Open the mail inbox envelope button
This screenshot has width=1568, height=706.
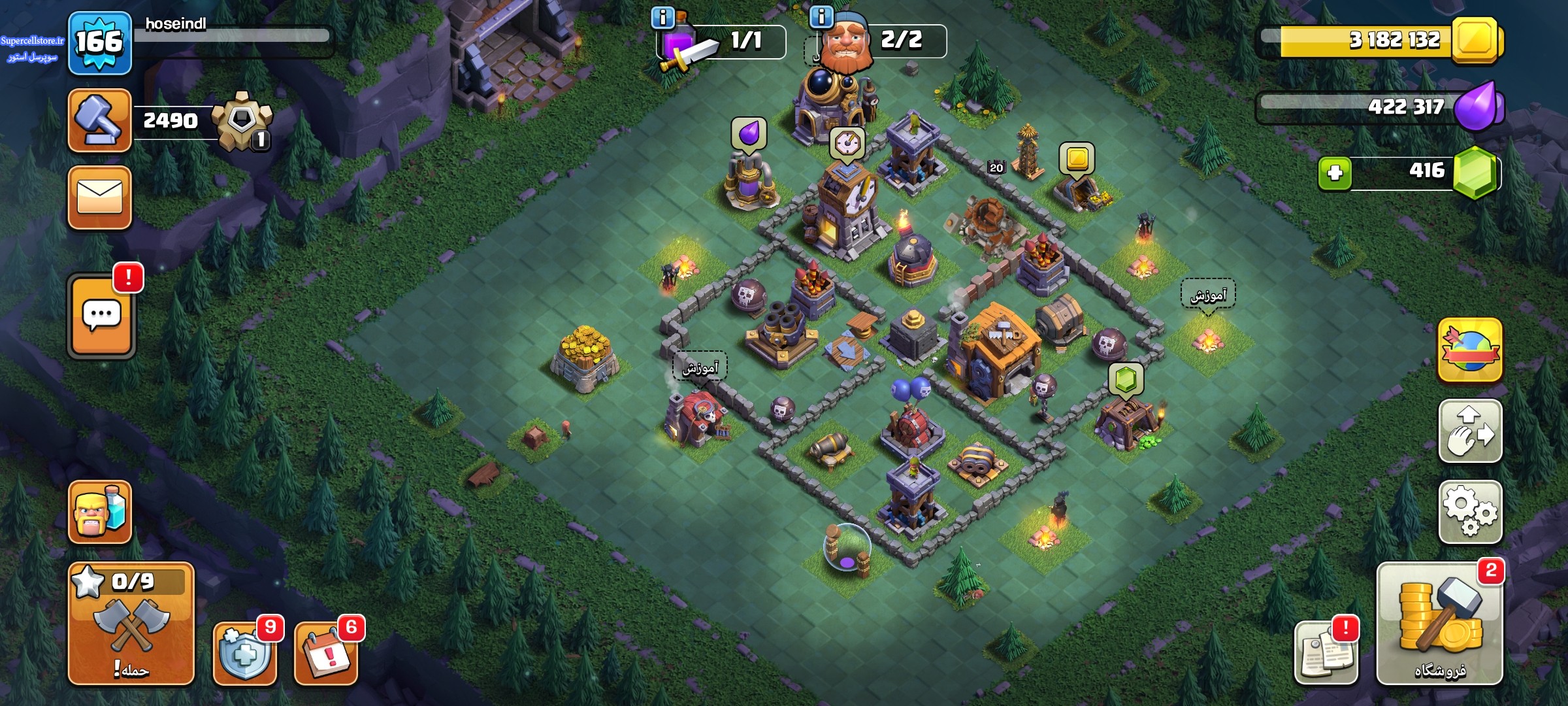(x=99, y=197)
